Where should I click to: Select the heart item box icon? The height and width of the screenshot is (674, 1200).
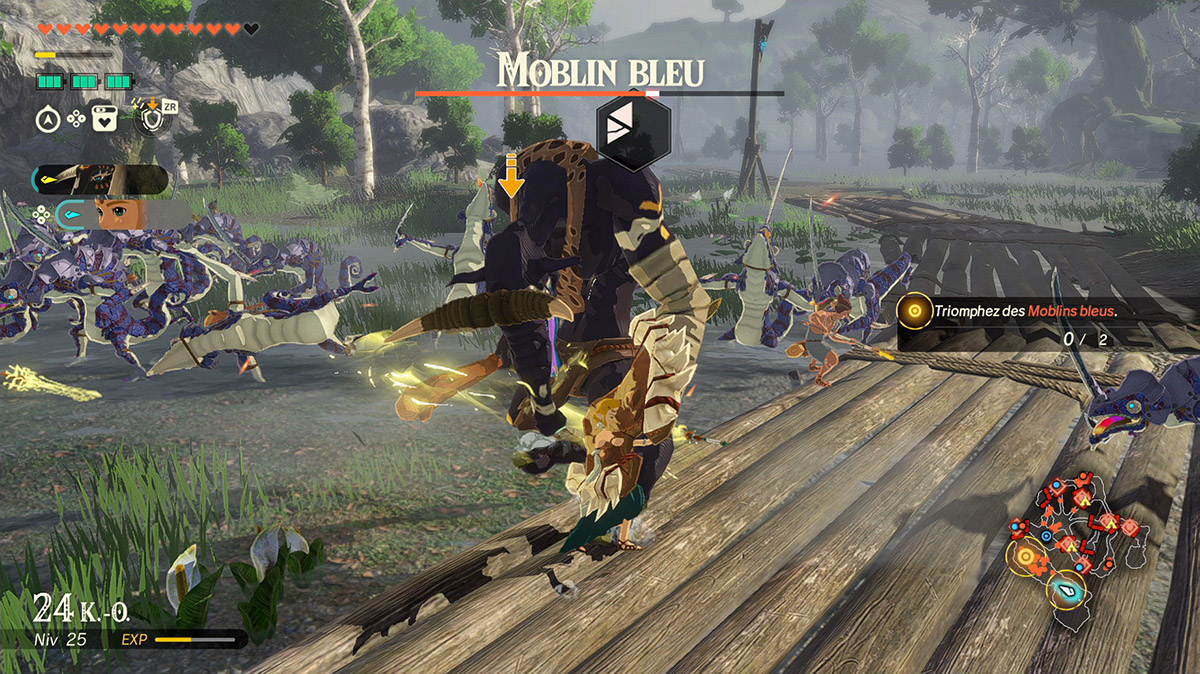tap(104, 119)
